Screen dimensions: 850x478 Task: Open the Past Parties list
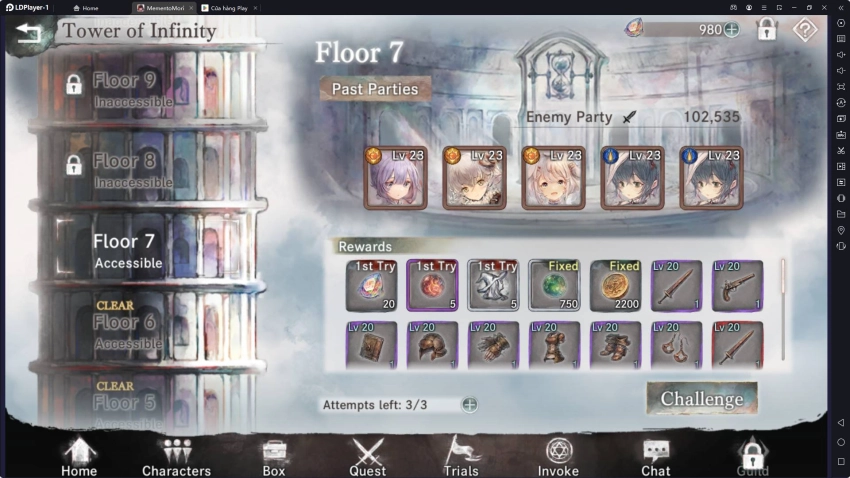(x=375, y=89)
